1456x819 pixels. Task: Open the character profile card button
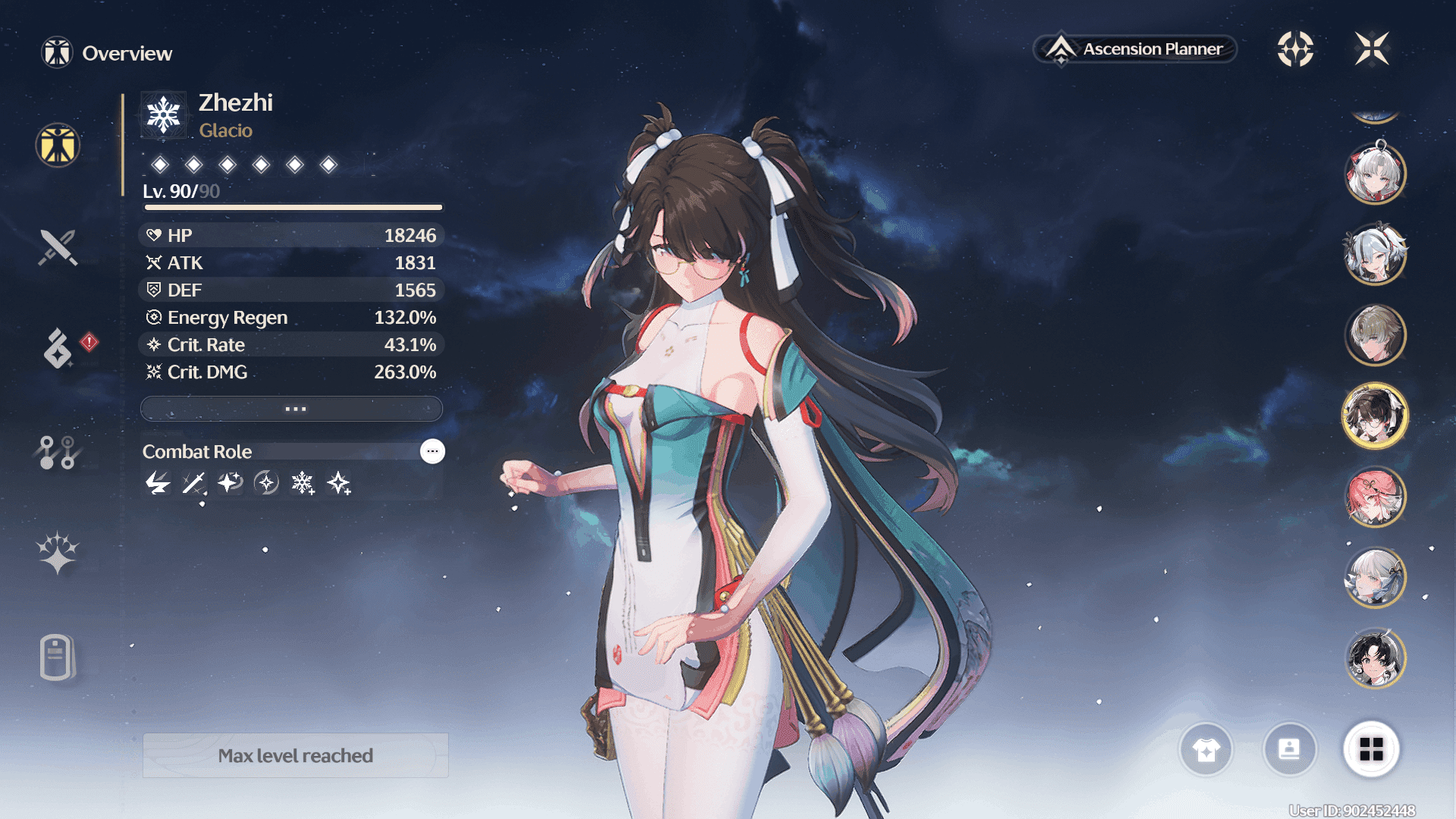coord(1289,750)
